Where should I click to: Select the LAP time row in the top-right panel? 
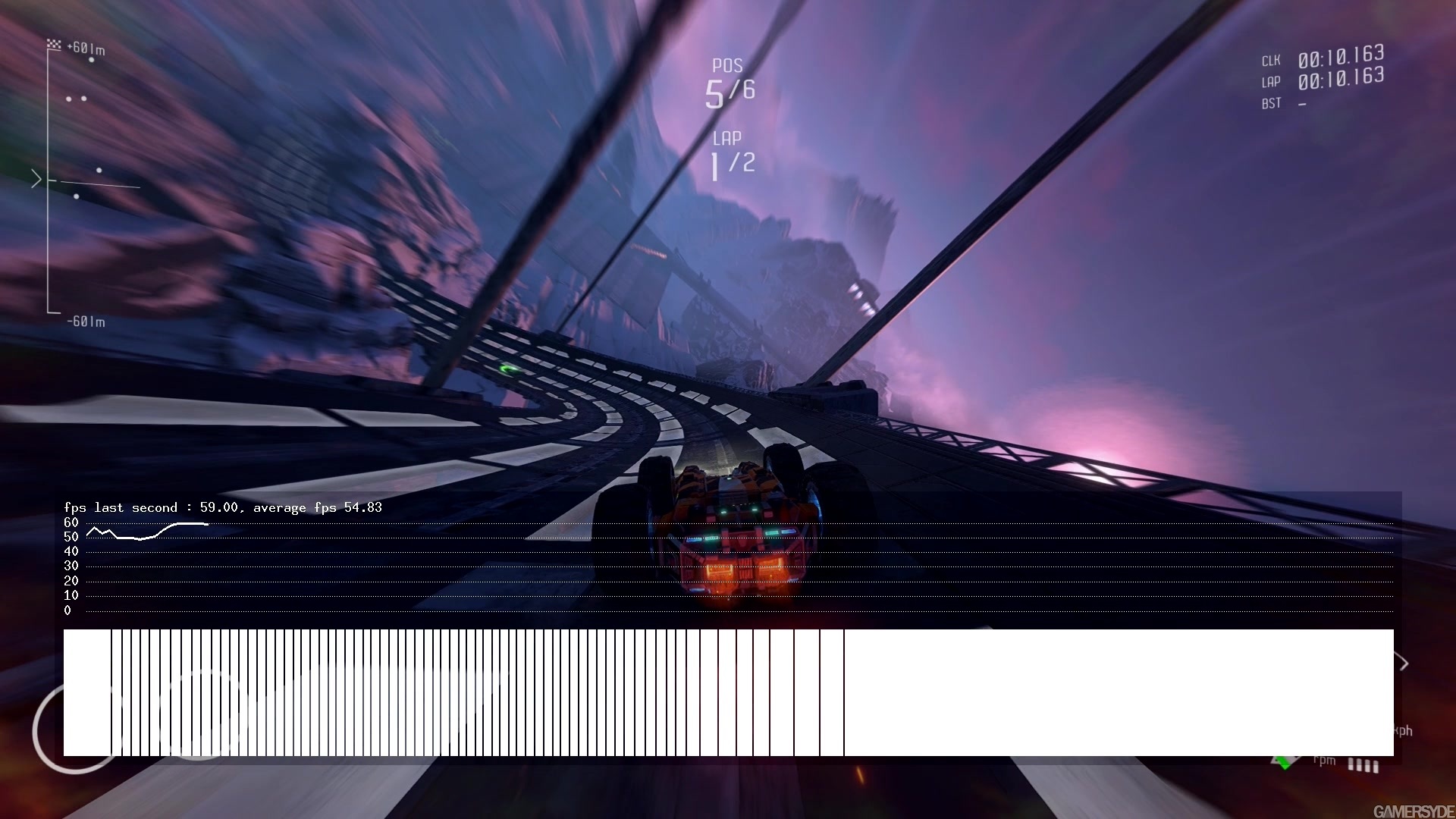point(1340,78)
